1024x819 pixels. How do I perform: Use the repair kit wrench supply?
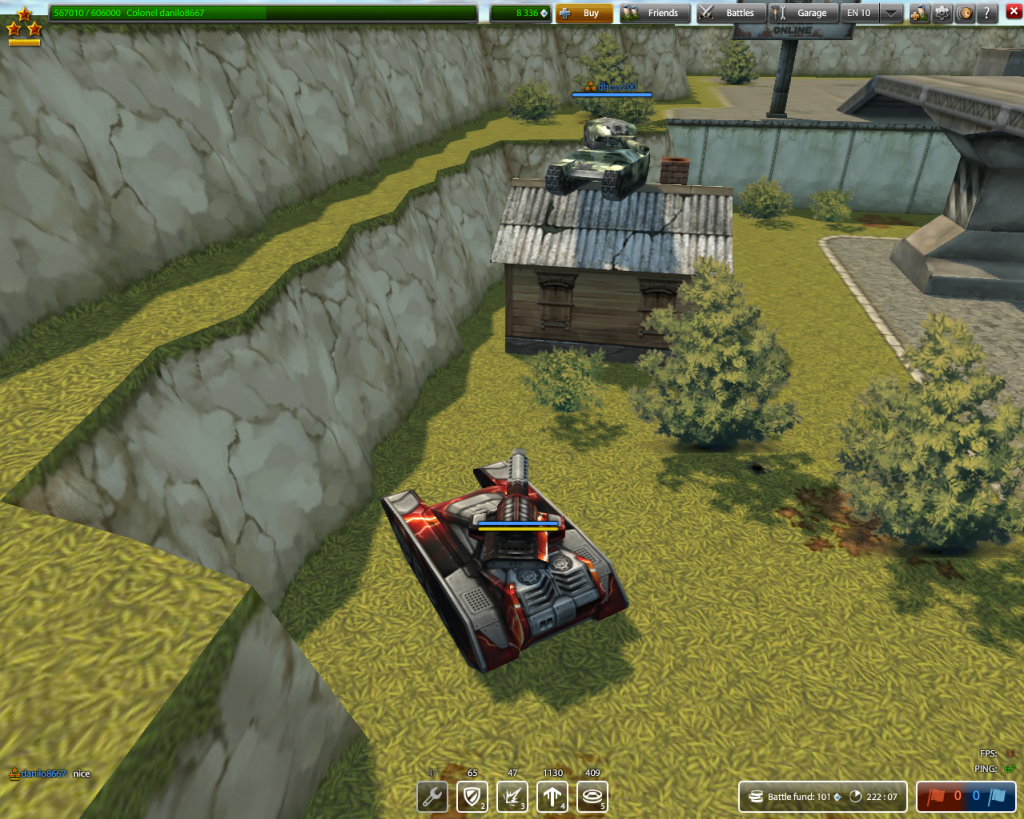(432, 797)
